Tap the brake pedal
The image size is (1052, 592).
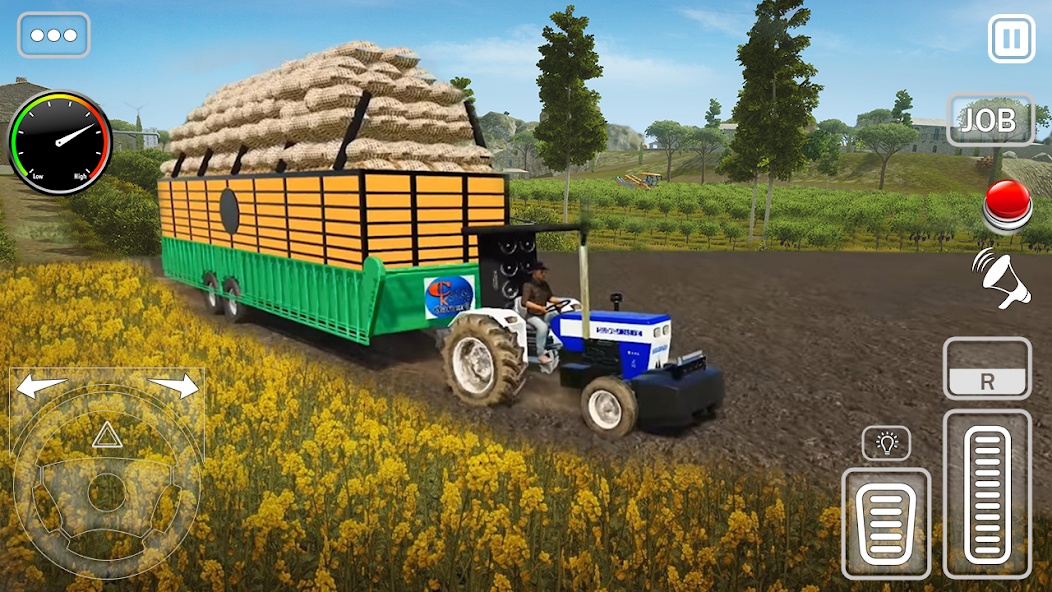click(x=886, y=523)
